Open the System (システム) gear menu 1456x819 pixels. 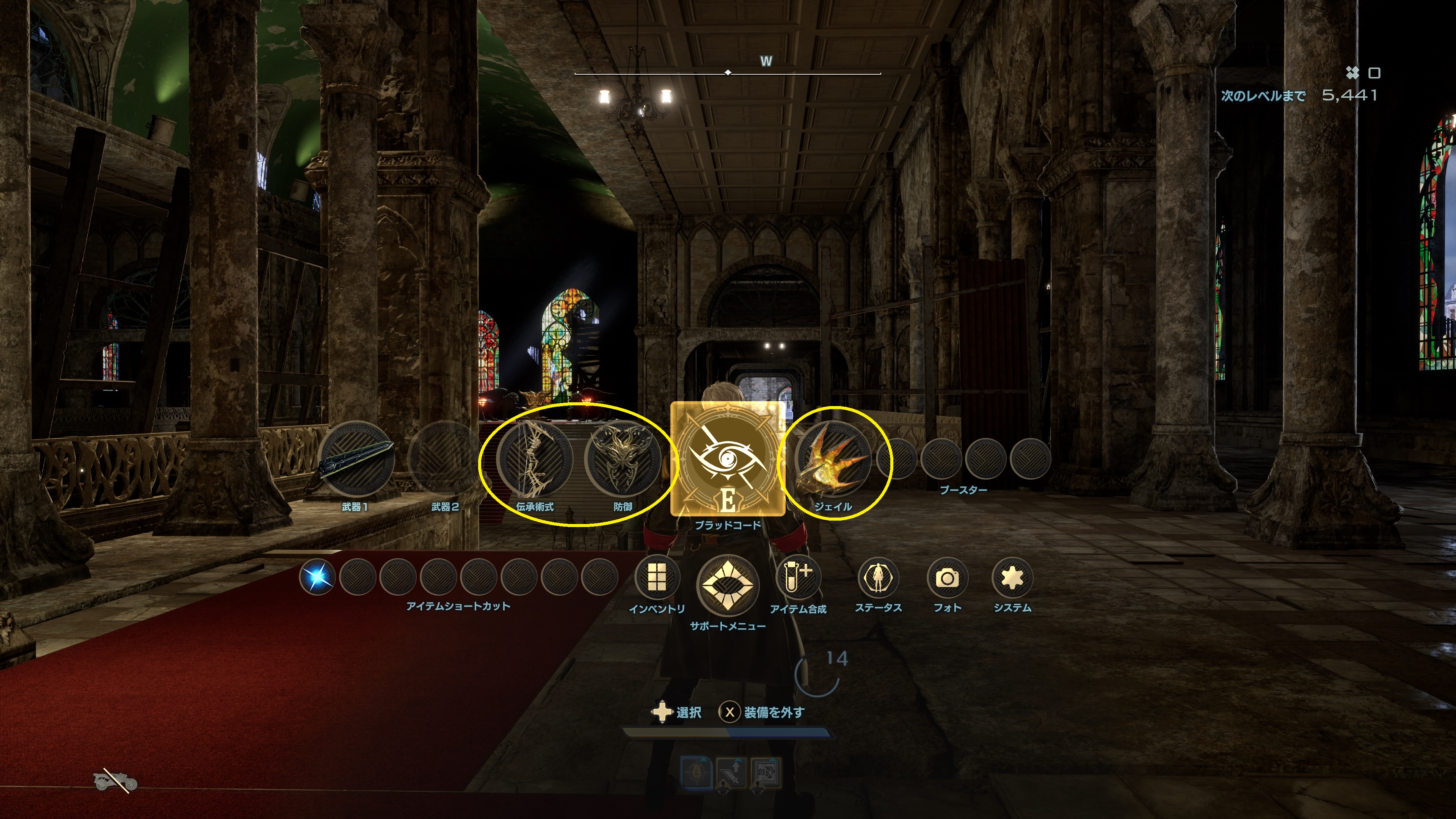pyautogui.click(x=1012, y=577)
